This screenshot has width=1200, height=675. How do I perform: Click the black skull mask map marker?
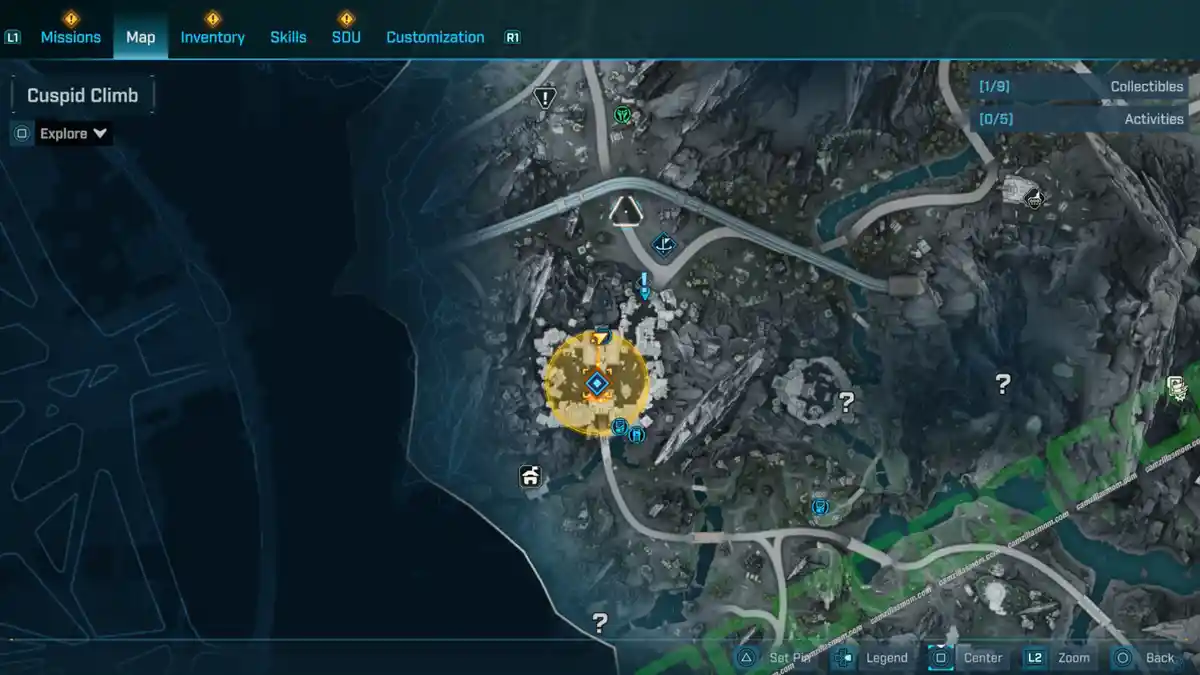1034,198
